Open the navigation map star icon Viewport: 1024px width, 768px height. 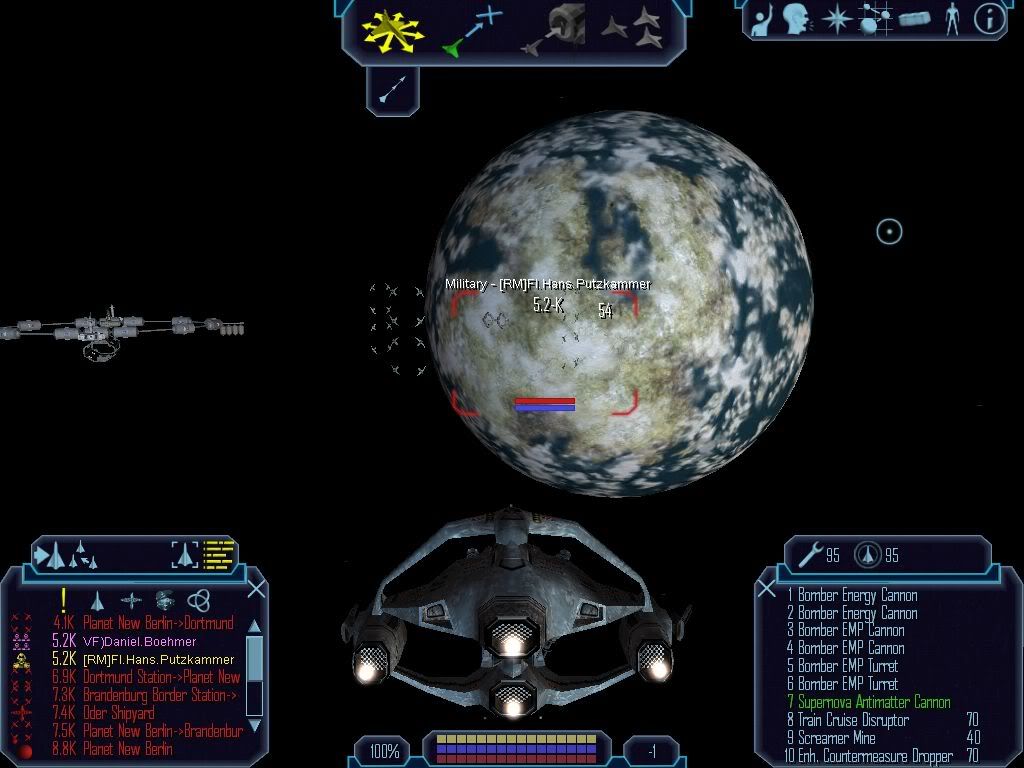835,18
